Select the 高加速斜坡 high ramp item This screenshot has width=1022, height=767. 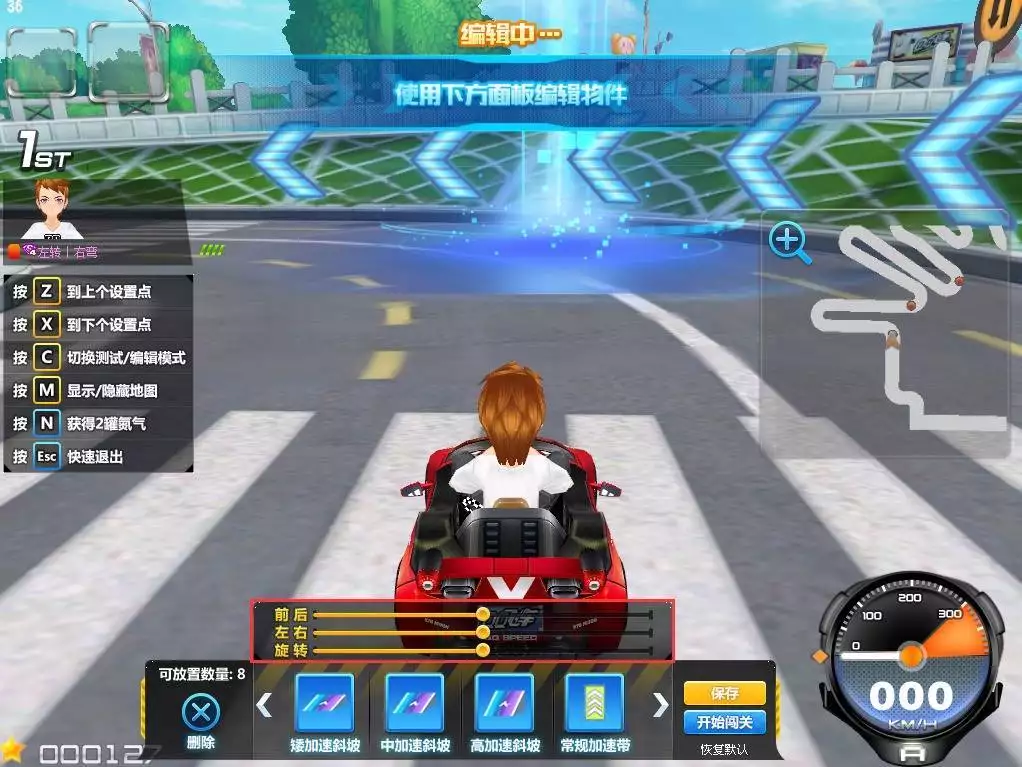coord(504,703)
